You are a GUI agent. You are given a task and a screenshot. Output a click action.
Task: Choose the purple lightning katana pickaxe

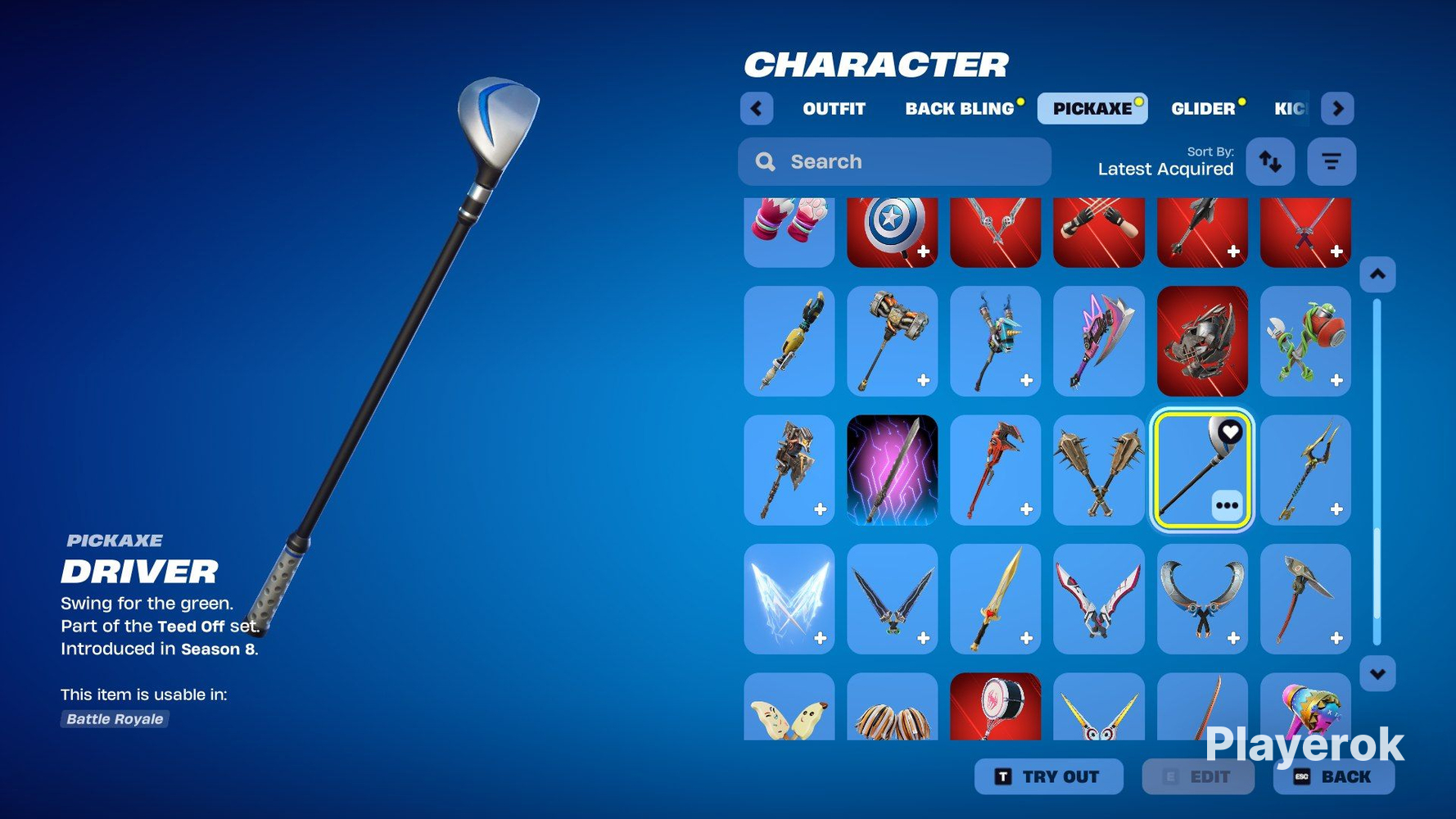tap(892, 469)
